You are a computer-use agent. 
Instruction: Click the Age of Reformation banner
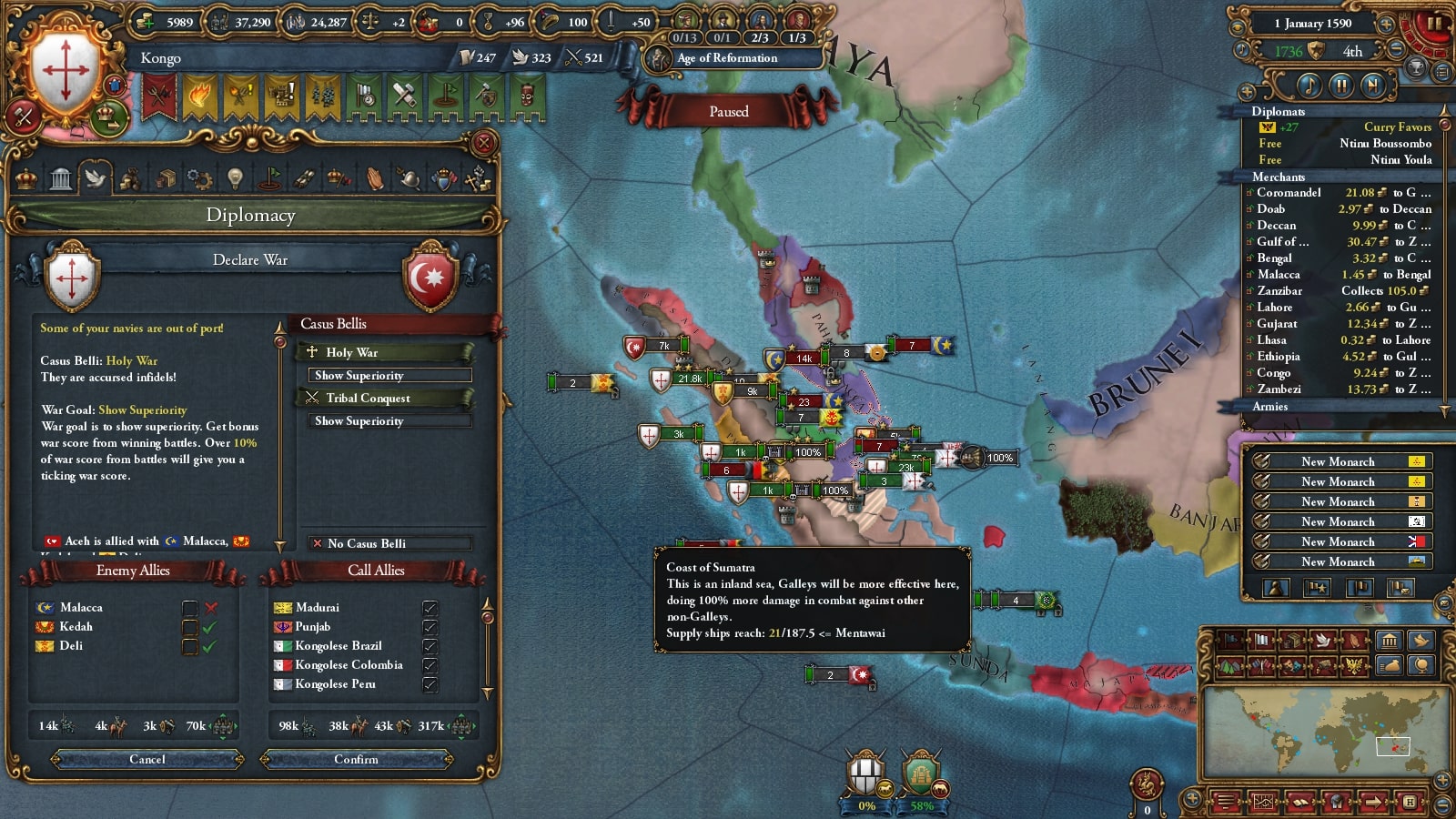(x=726, y=58)
